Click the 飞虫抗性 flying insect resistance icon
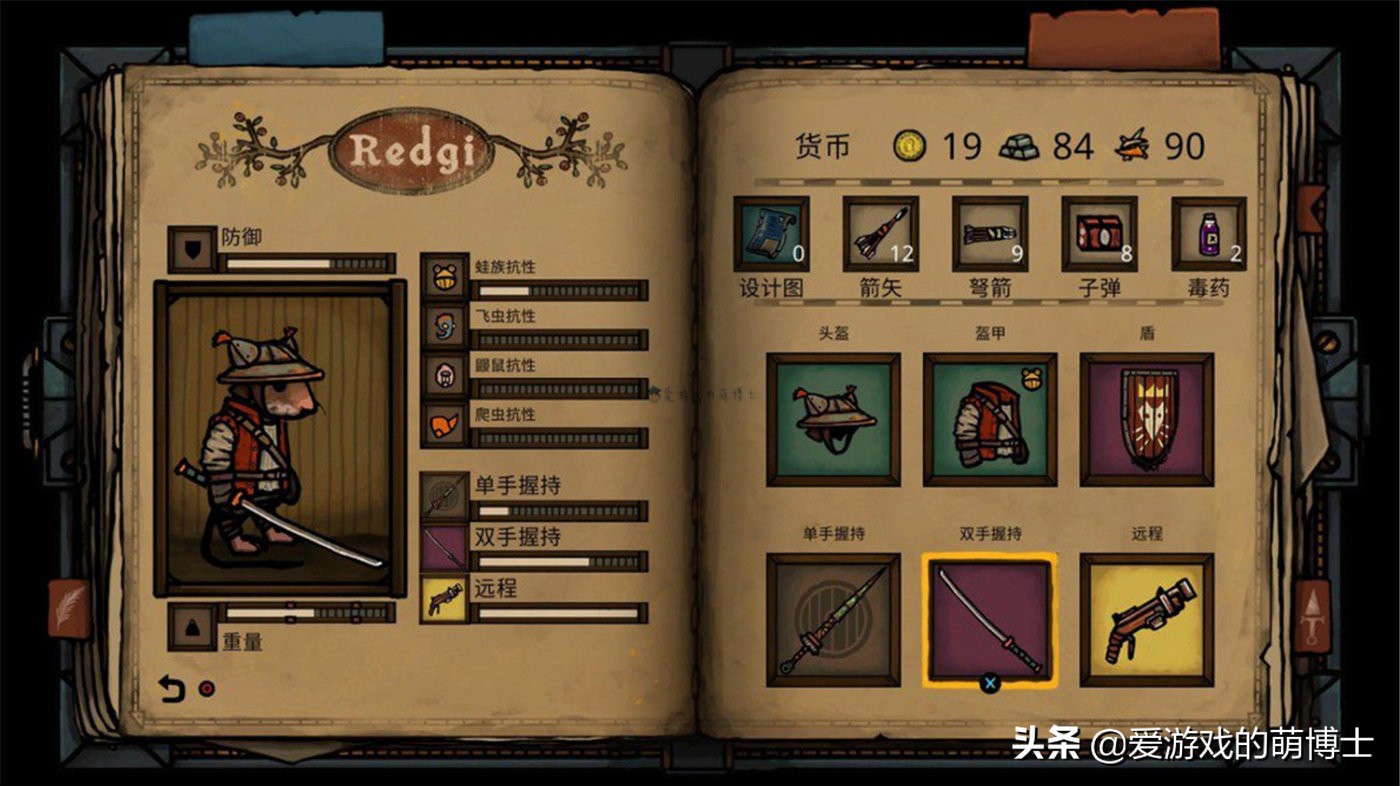Viewport: 1400px width, 786px height. (x=442, y=326)
